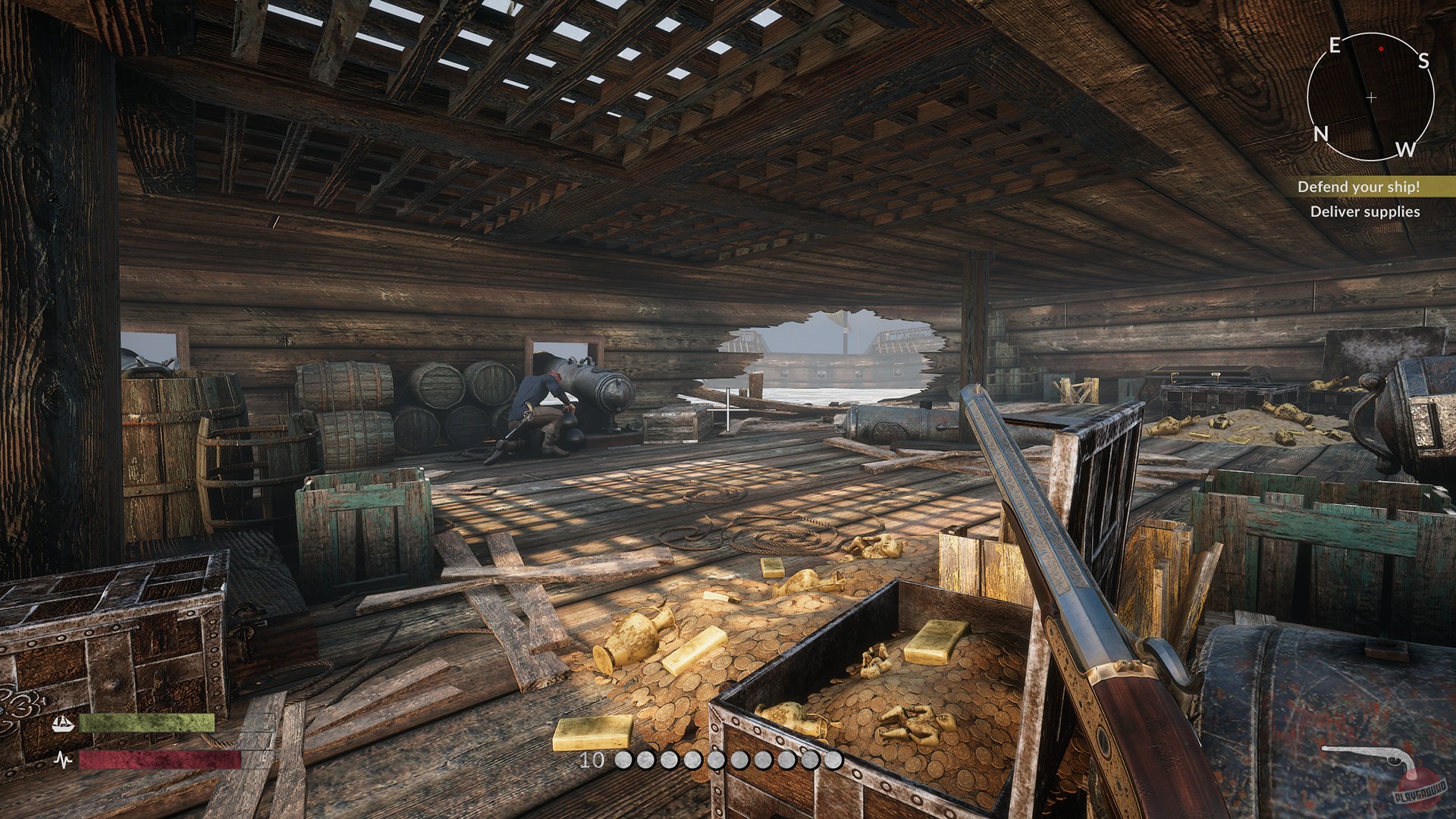Viewport: 1456px width, 819px height.
Task: Click the crosshair at the compass center
Action: tap(1371, 97)
